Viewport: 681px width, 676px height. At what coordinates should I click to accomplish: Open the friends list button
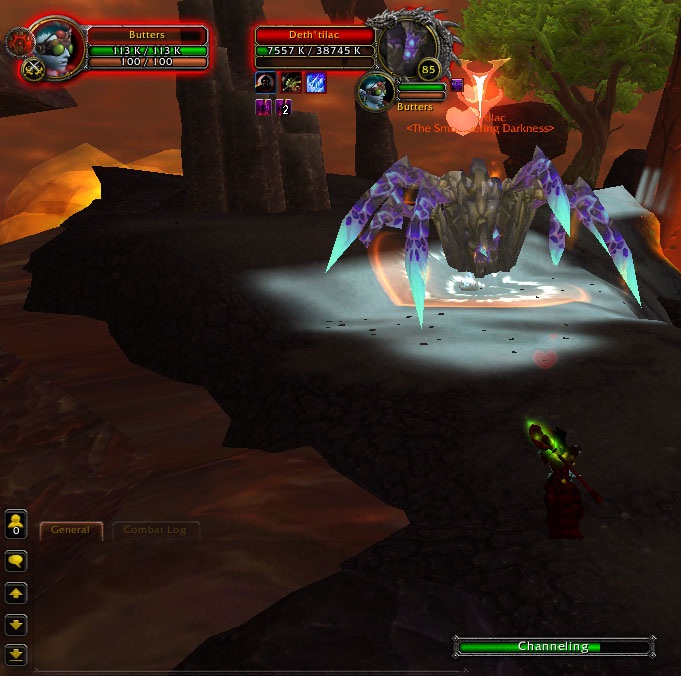[x=16, y=523]
